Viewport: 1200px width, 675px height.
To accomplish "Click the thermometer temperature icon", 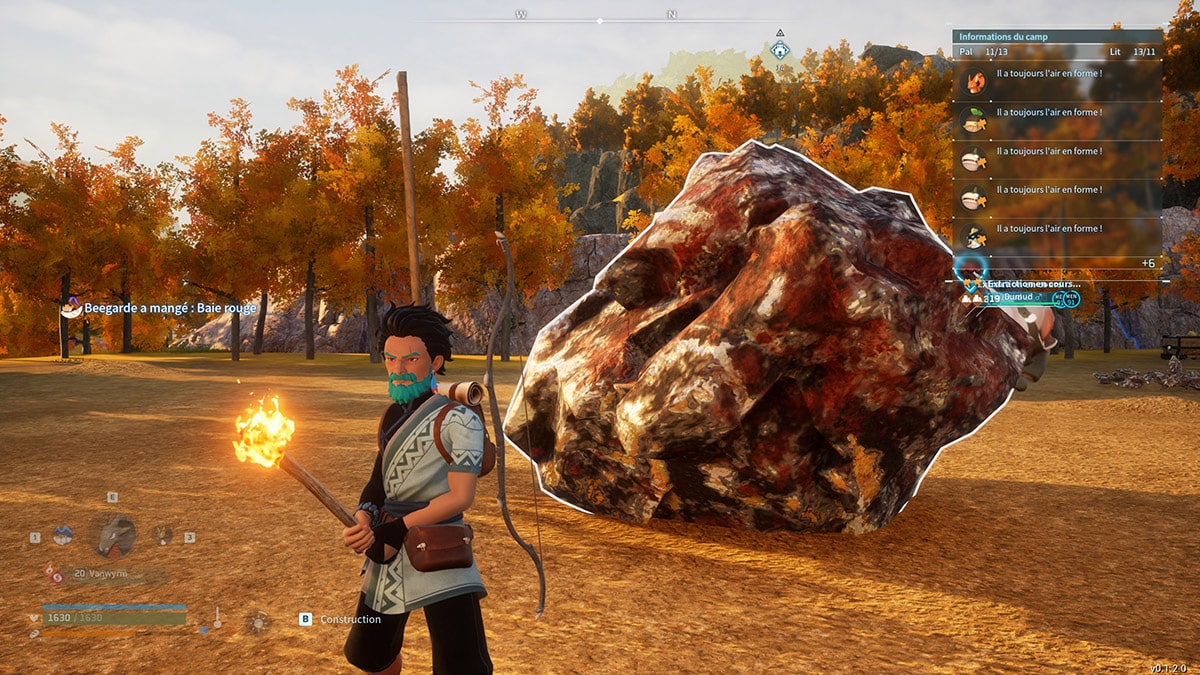I will pos(217,618).
